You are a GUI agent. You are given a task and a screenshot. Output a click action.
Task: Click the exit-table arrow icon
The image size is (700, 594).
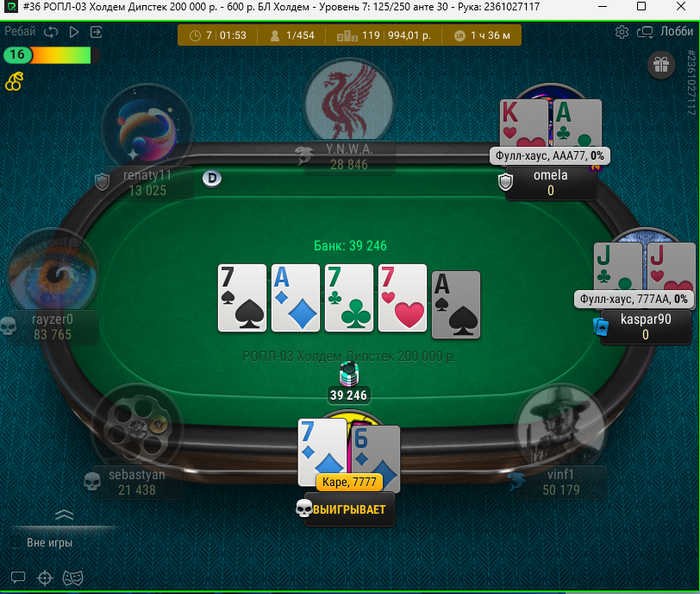click(x=96, y=32)
